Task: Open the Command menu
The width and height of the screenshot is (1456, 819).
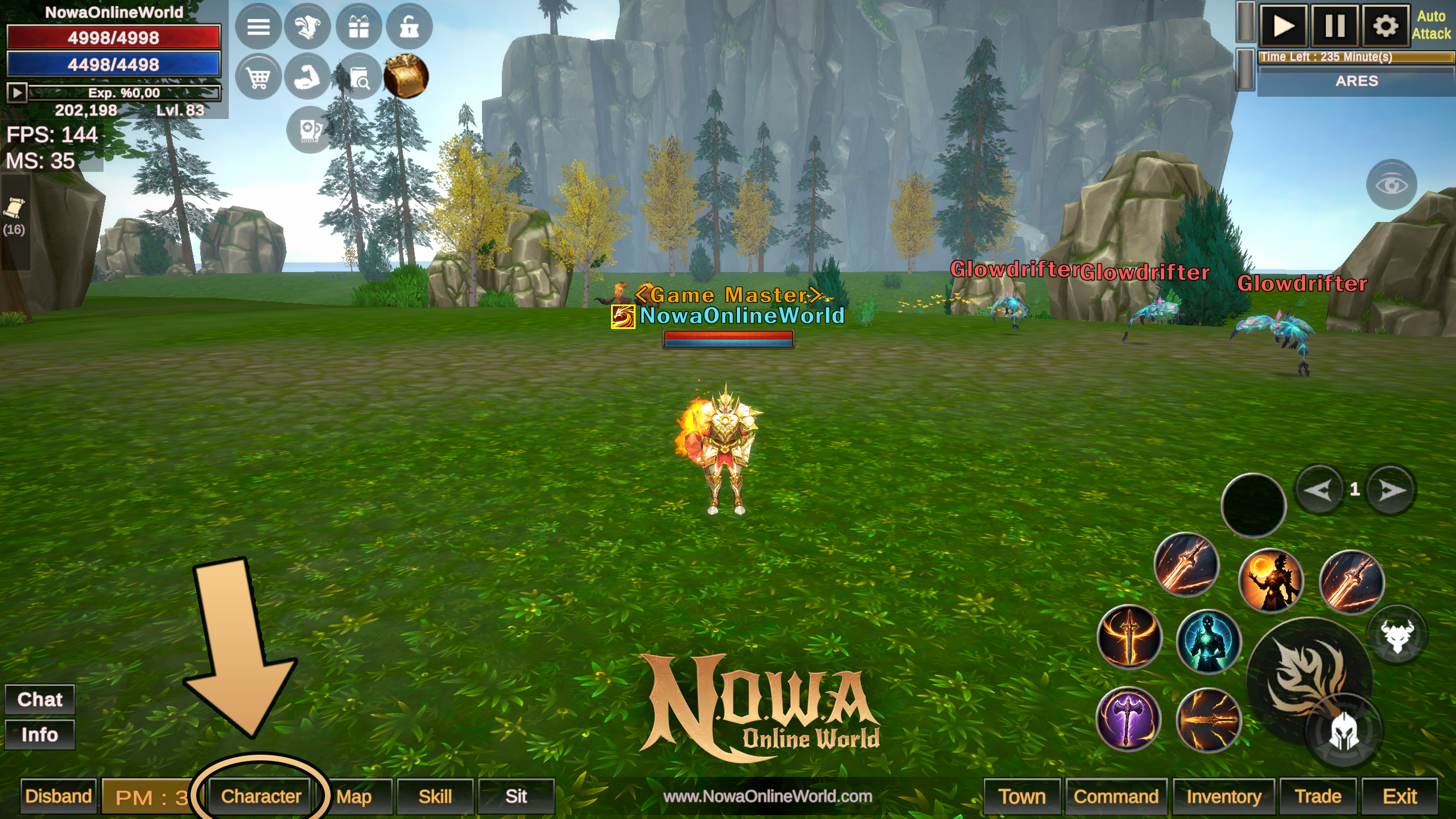Action: point(1116,796)
